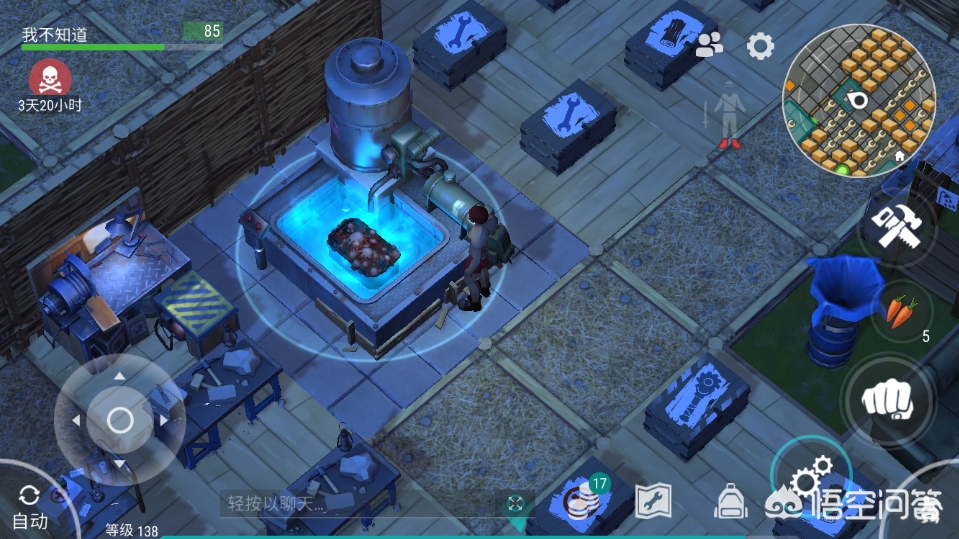Image resolution: width=959 pixels, height=539 pixels.
Task: Toggle the auto mode button
Action: (29, 506)
